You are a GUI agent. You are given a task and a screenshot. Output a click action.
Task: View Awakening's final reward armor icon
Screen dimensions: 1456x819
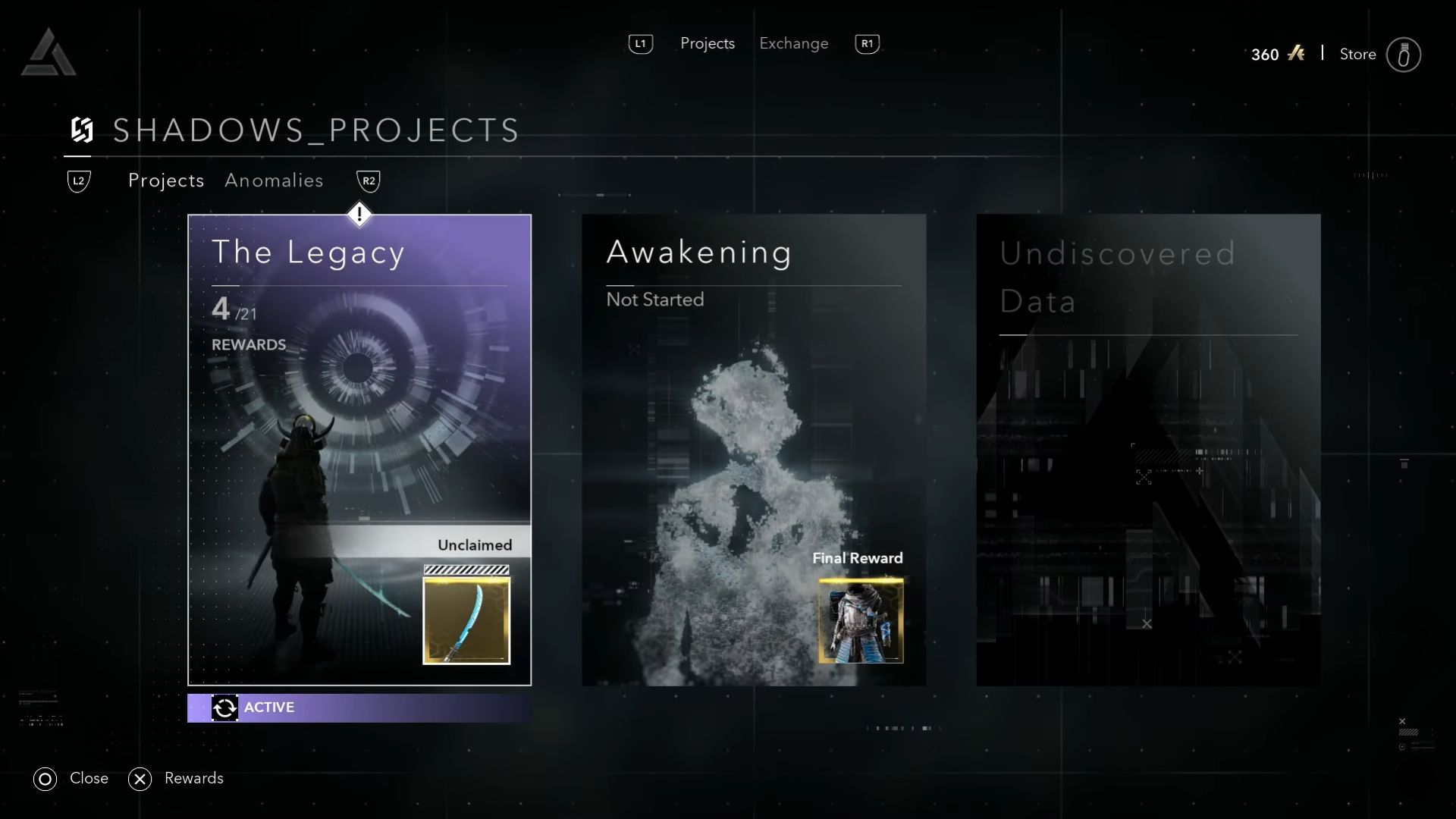861,620
